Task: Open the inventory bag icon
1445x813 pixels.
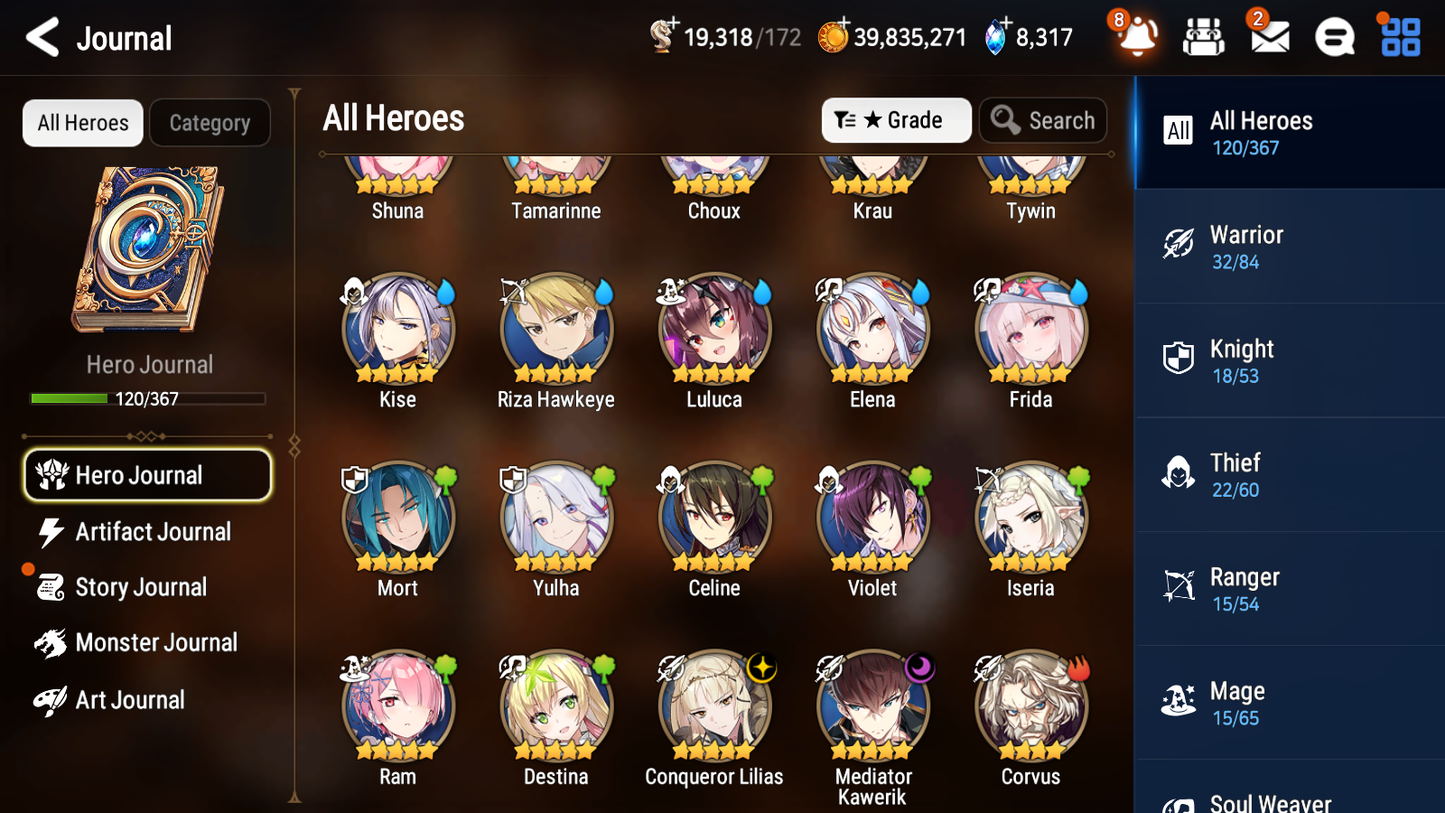Action: coord(1203,36)
